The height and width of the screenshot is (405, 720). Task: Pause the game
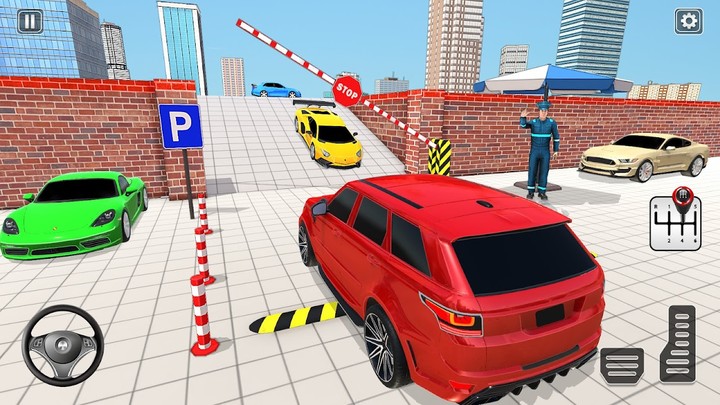coord(30,20)
